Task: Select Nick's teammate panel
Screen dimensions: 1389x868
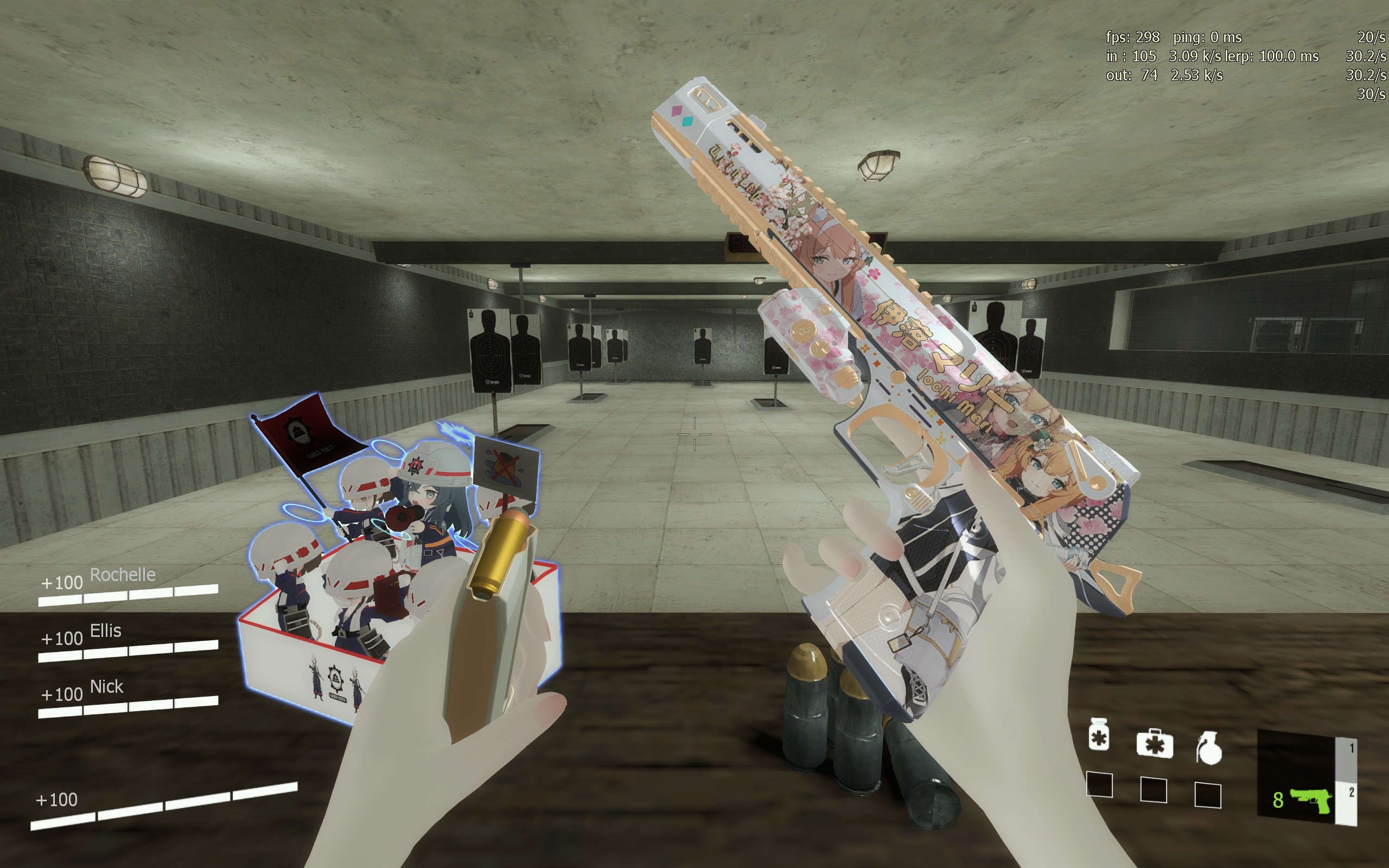Action: coord(128,697)
